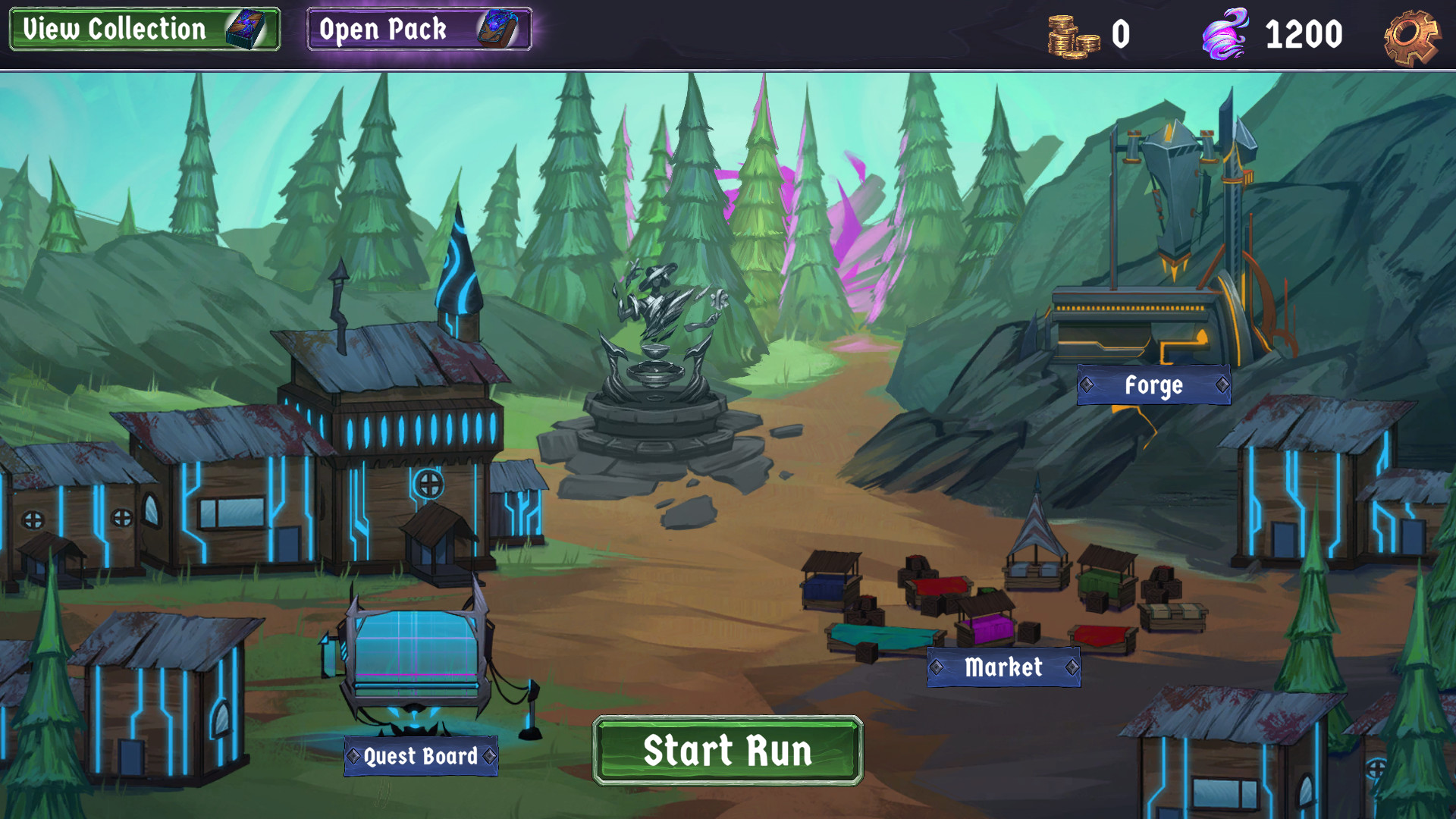Open the View Collection screen
This screenshot has width=1456, height=819.
(x=144, y=30)
